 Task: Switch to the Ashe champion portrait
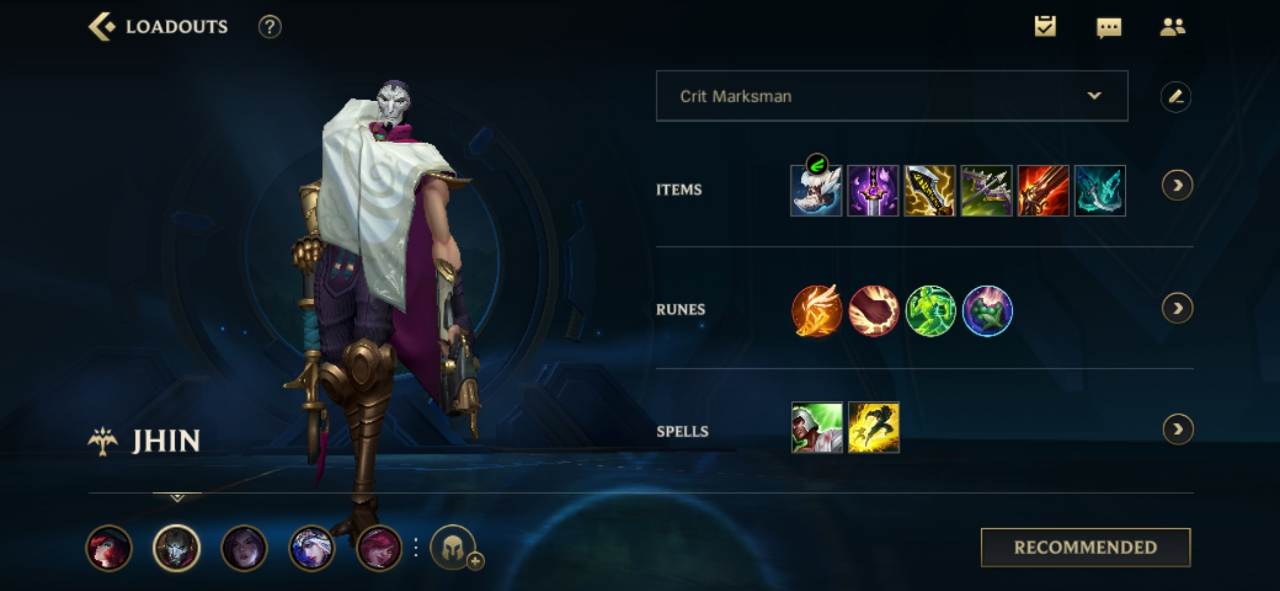coord(312,549)
